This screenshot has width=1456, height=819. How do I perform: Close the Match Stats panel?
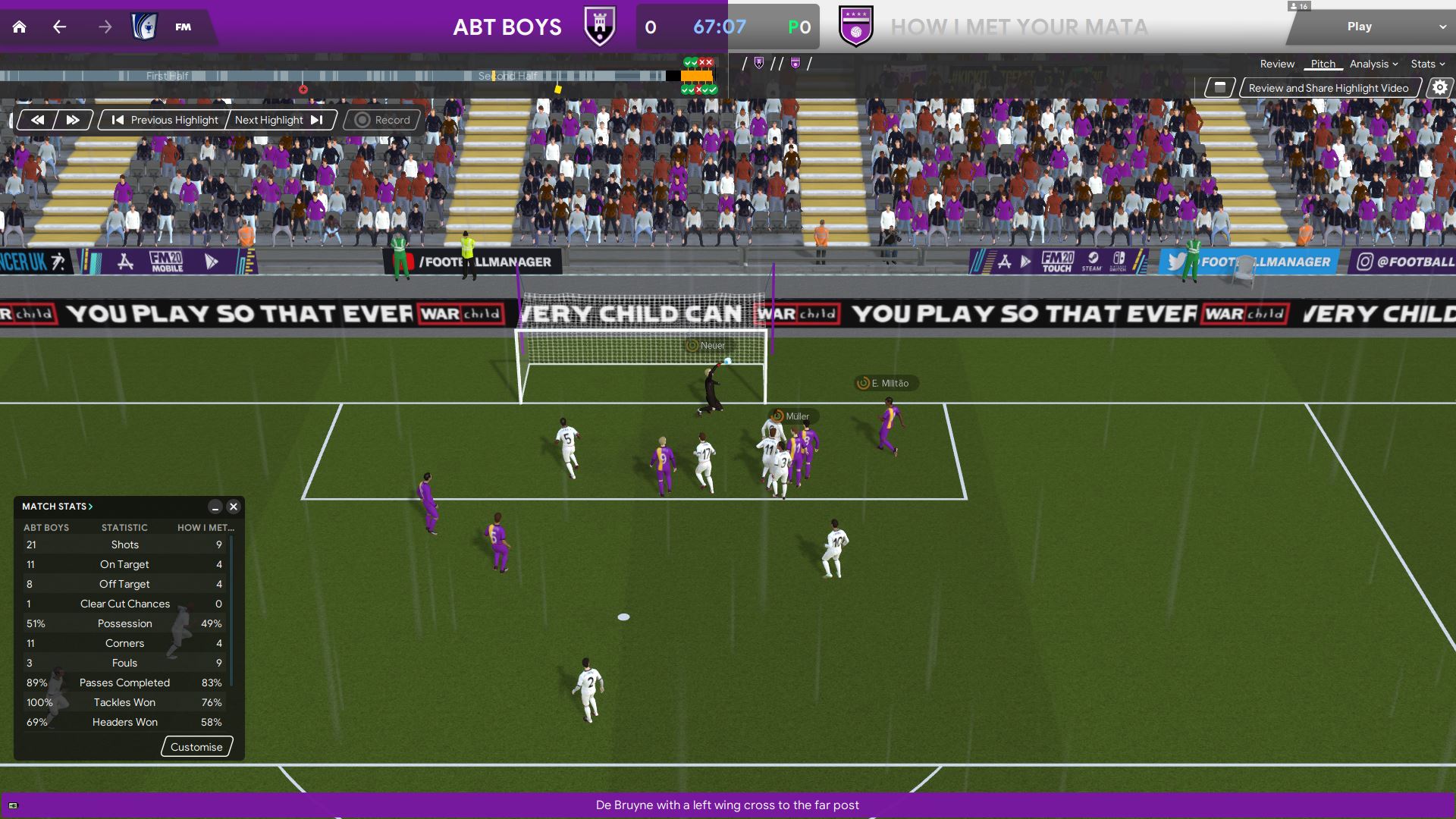234,507
